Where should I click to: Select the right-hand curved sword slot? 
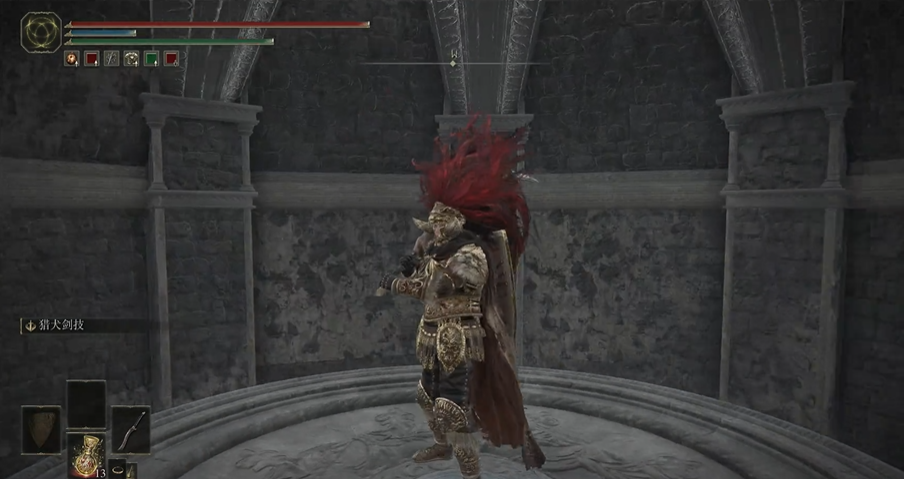(x=130, y=429)
